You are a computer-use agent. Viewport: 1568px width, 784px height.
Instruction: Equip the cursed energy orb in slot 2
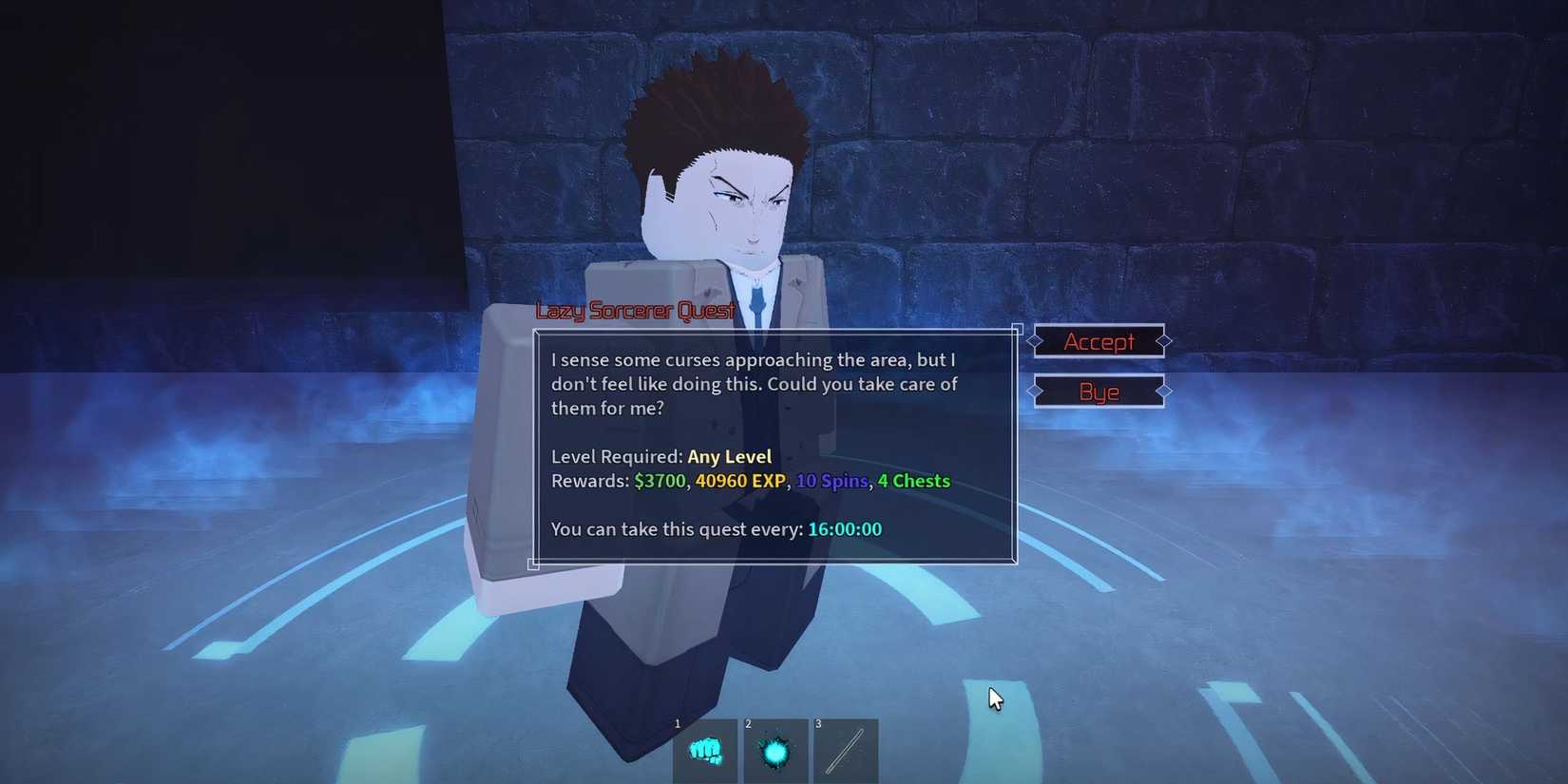pos(775,754)
